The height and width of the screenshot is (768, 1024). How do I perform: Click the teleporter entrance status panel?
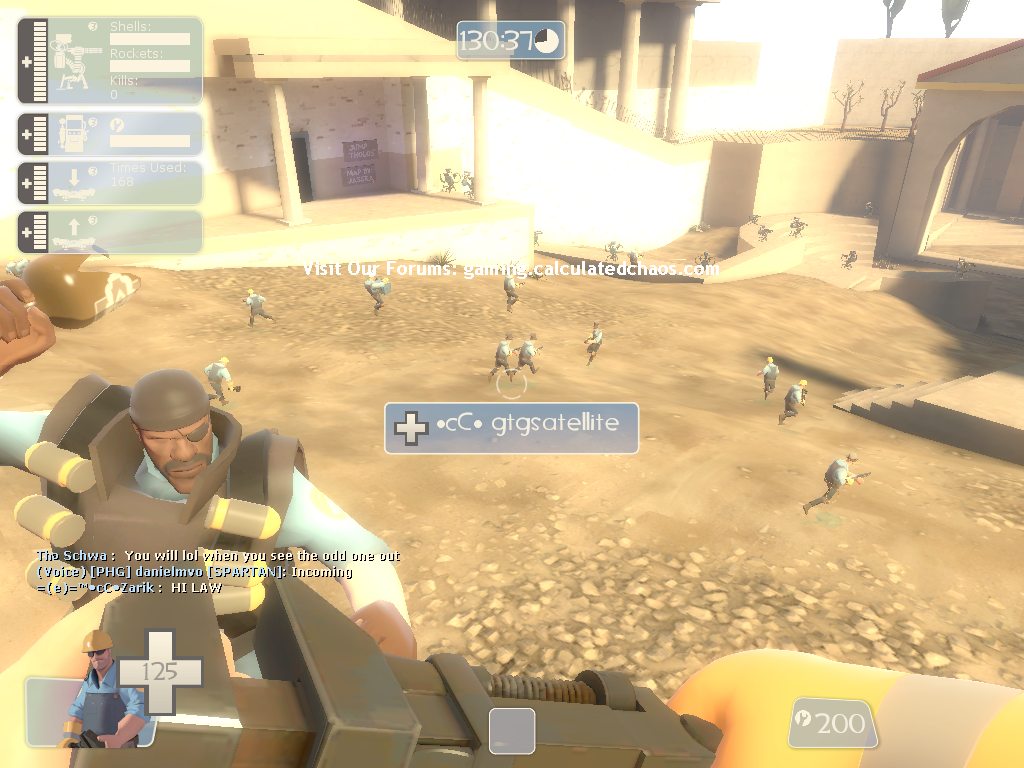click(x=110, y=183)
